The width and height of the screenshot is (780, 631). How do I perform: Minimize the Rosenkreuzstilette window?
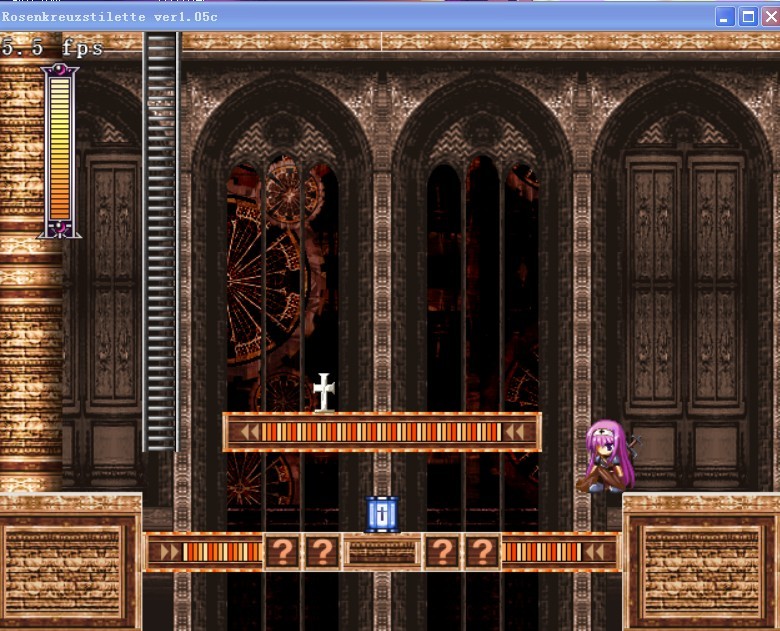[725, 17]
